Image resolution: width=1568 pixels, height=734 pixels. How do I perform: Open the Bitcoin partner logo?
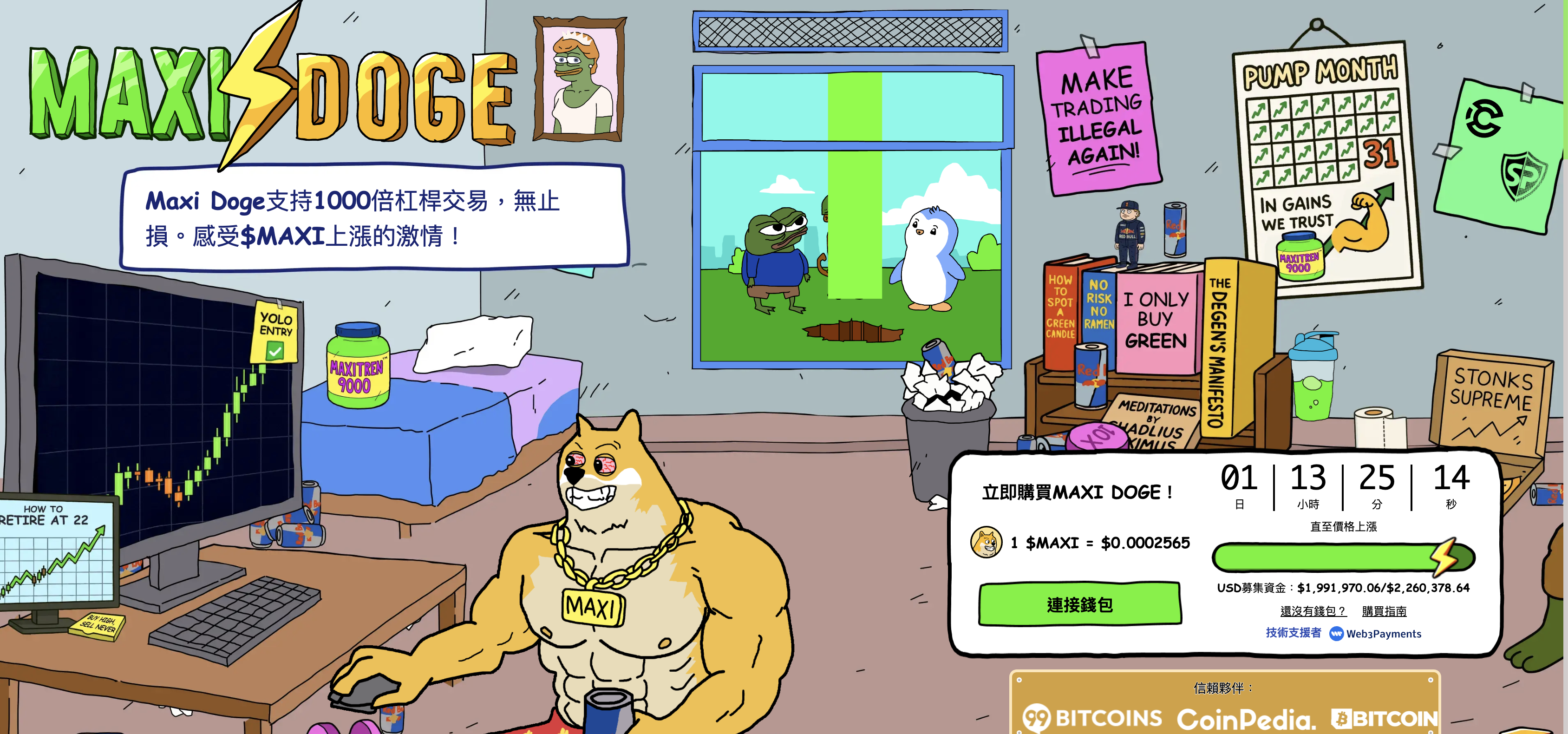[1384, 719]
